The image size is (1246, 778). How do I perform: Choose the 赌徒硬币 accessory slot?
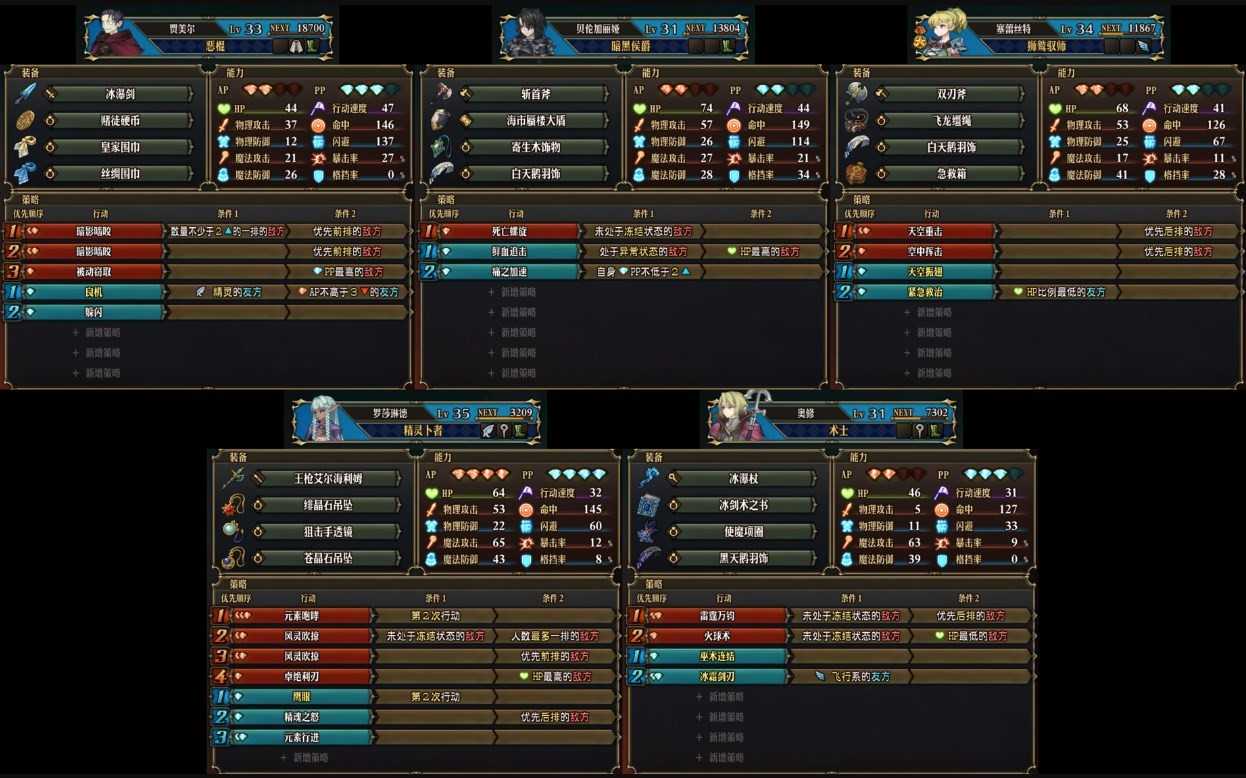[x=122, y=121]
